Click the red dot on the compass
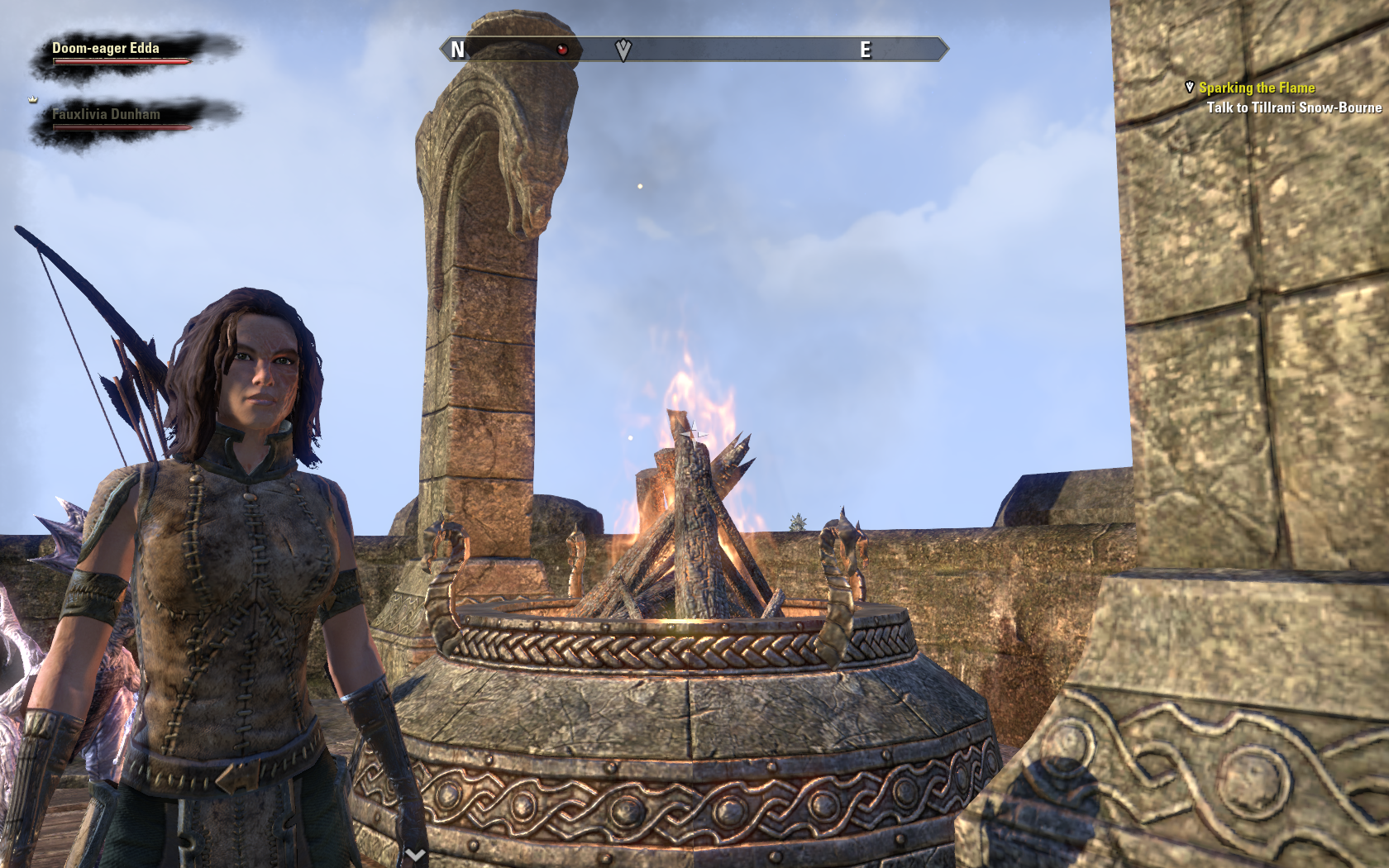This screenshot has width=1389, height=868. point(562,50)
